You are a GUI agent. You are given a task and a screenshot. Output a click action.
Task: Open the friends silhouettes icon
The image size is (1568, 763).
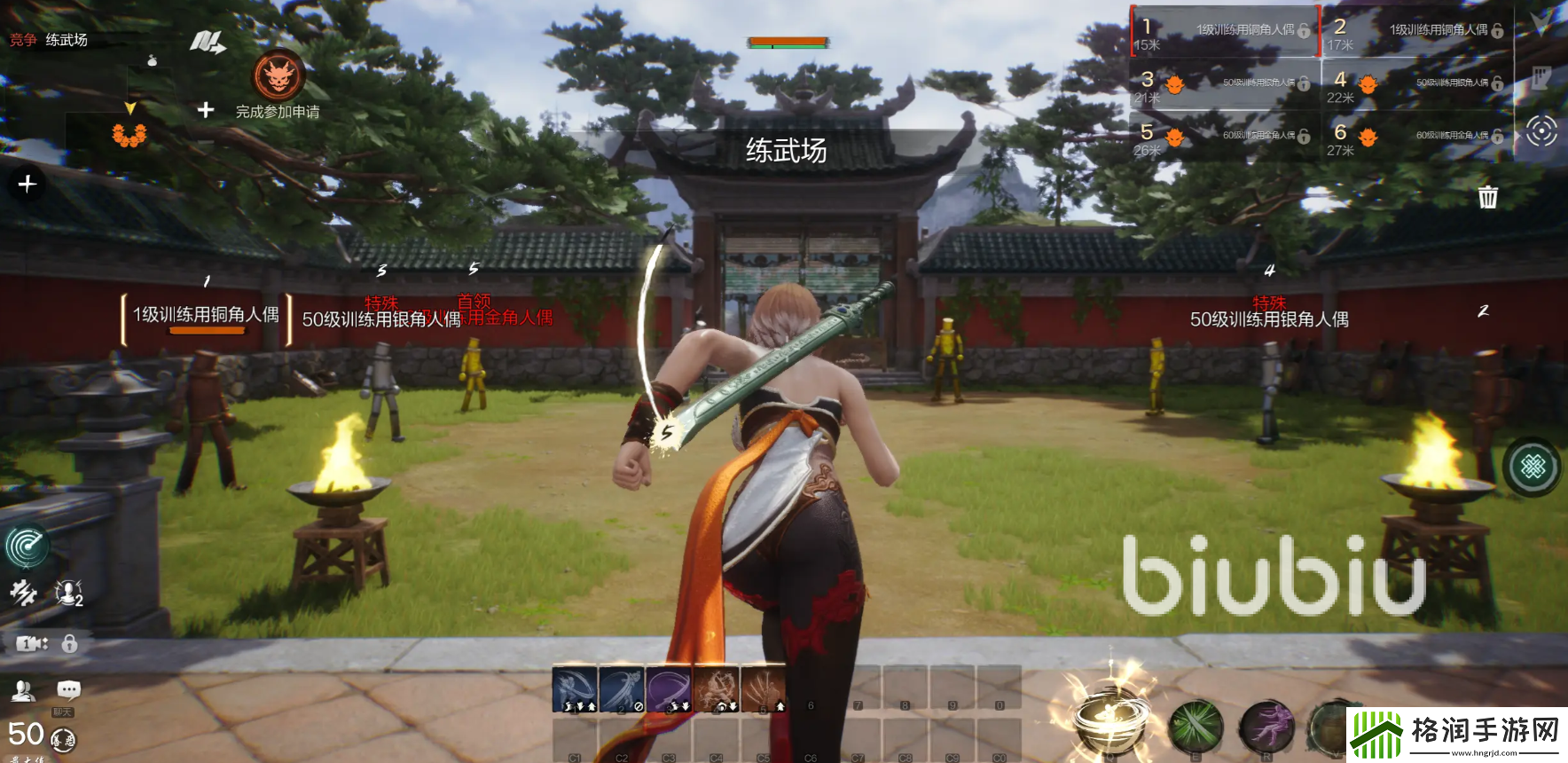point(23,690)
